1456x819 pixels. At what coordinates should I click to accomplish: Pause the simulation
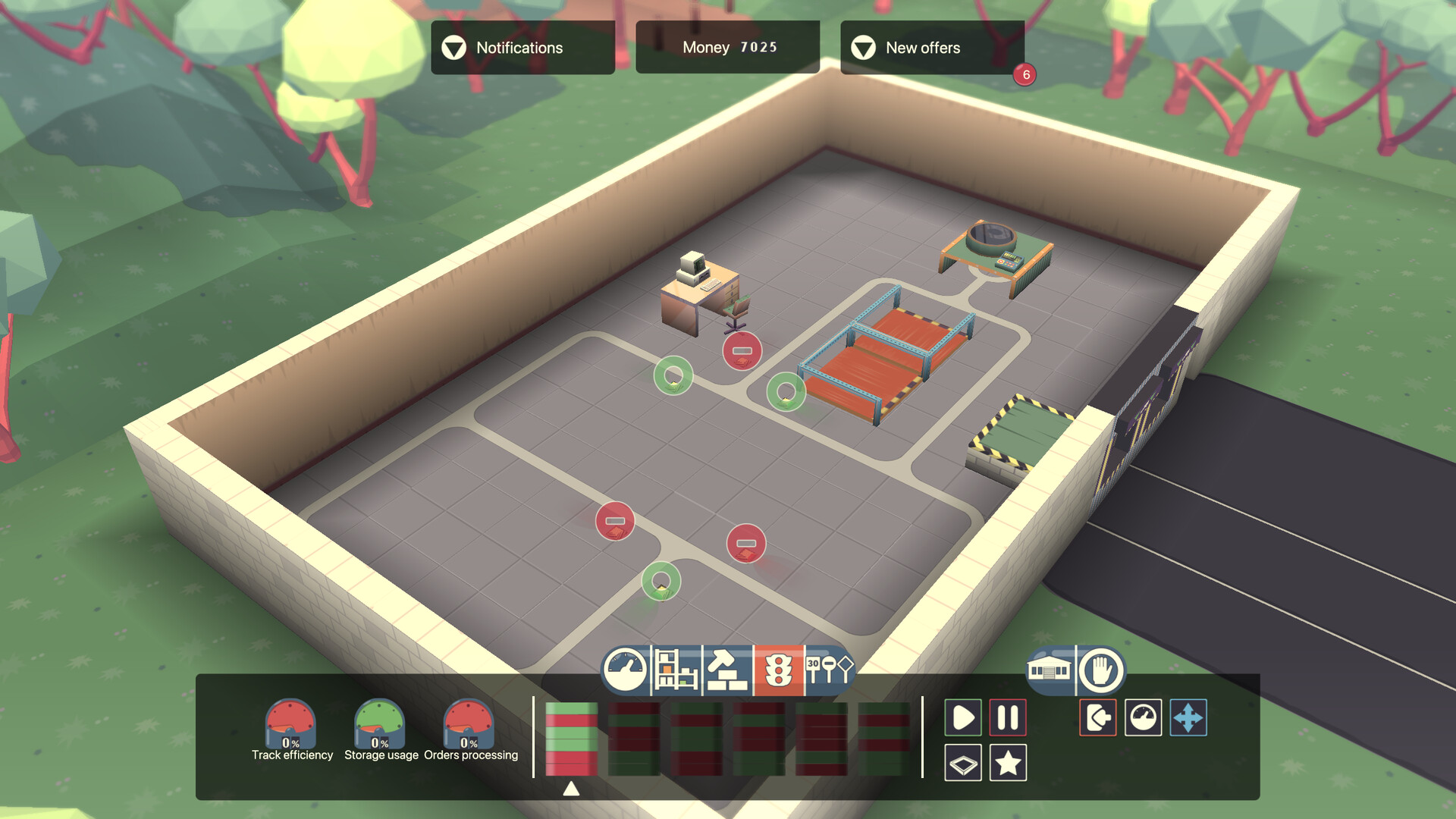tap(1009, 717)
